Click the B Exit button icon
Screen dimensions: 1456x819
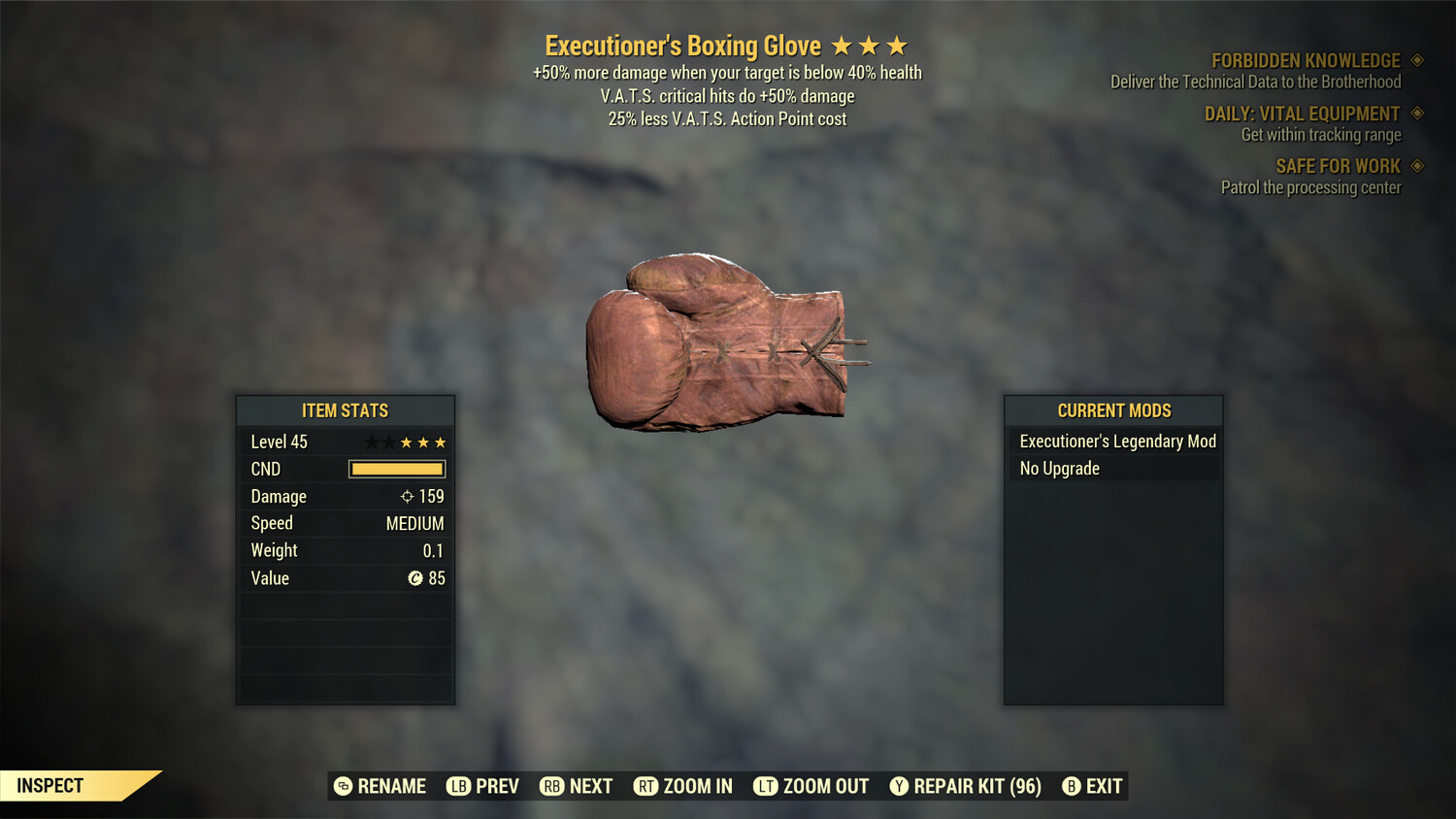click(1072, 786)
